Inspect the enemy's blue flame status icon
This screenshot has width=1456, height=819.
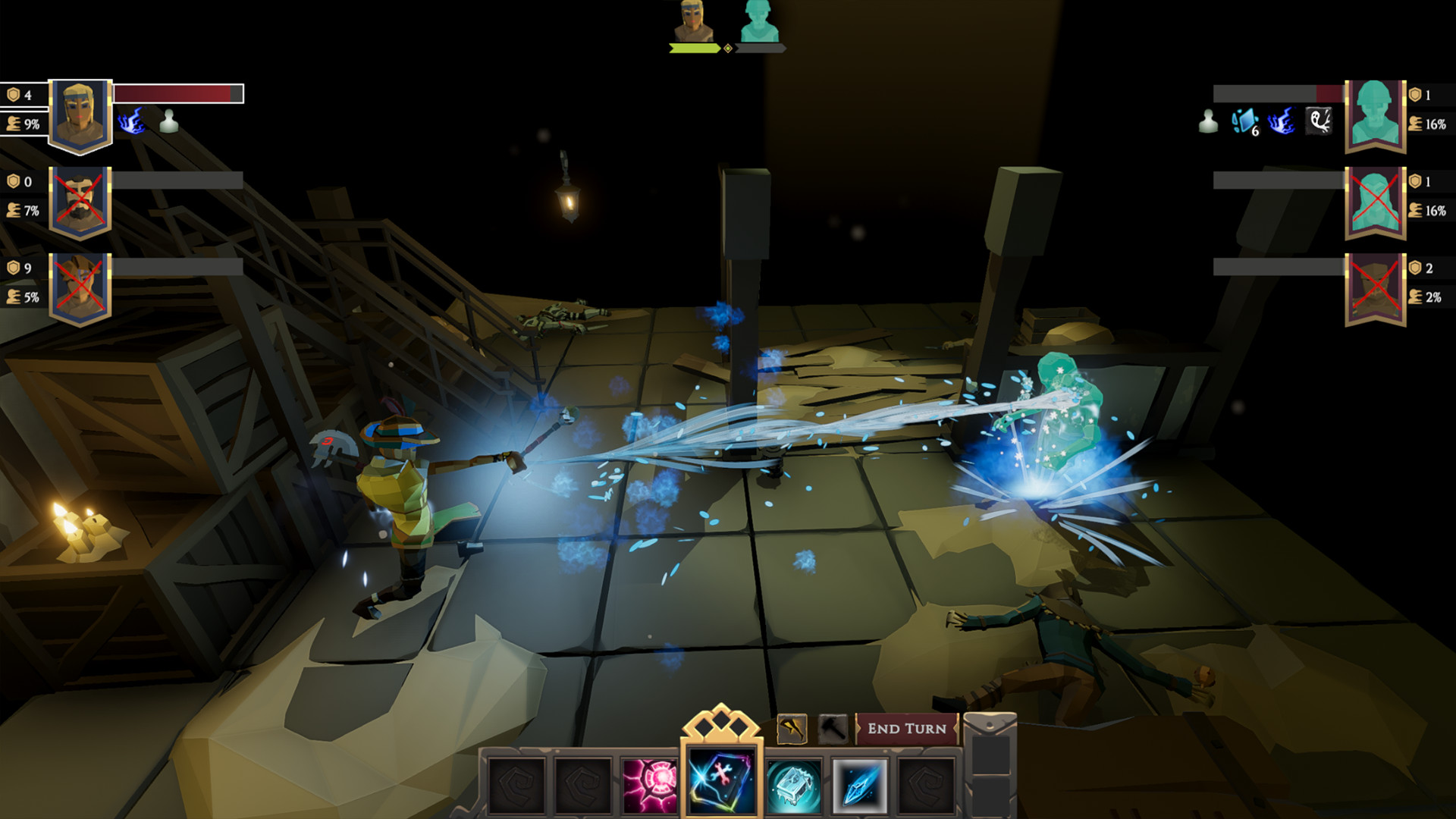(x=1282, y=121)
